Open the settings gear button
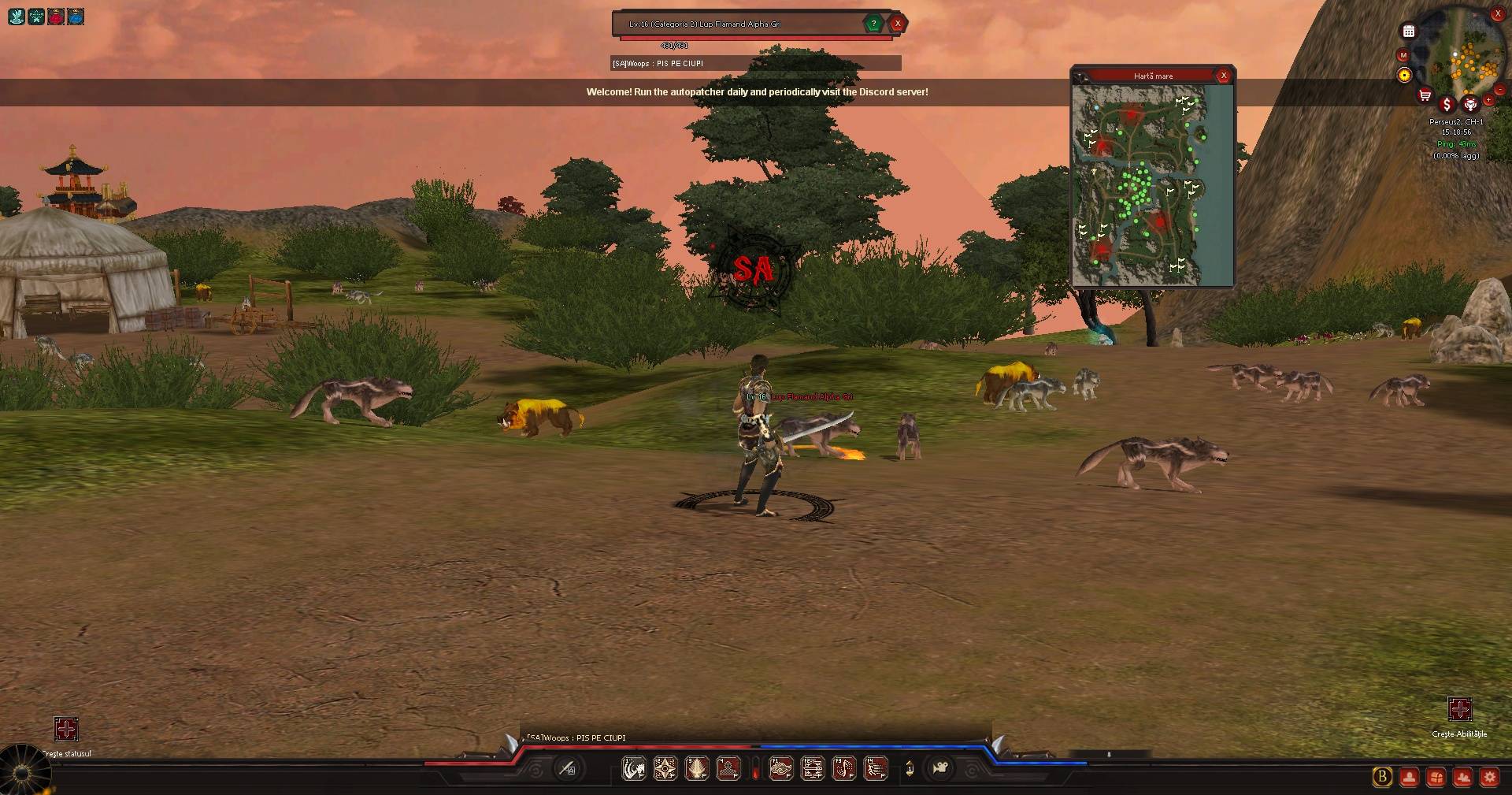This screenshot has height=795, width=1512. pos(1489,778)
